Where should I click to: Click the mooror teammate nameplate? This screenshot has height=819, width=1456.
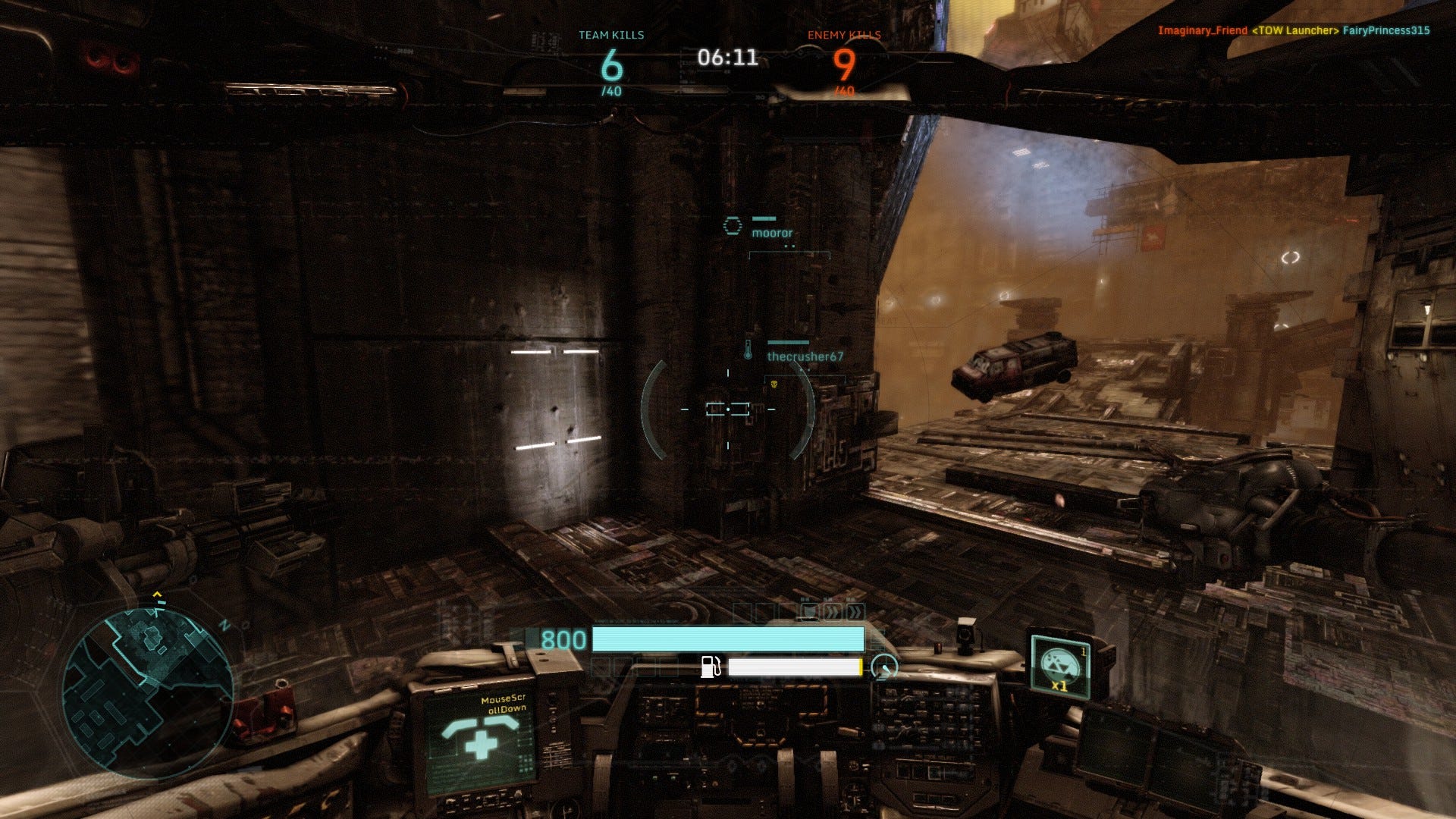pyautogui.click(x=771, y=233)
